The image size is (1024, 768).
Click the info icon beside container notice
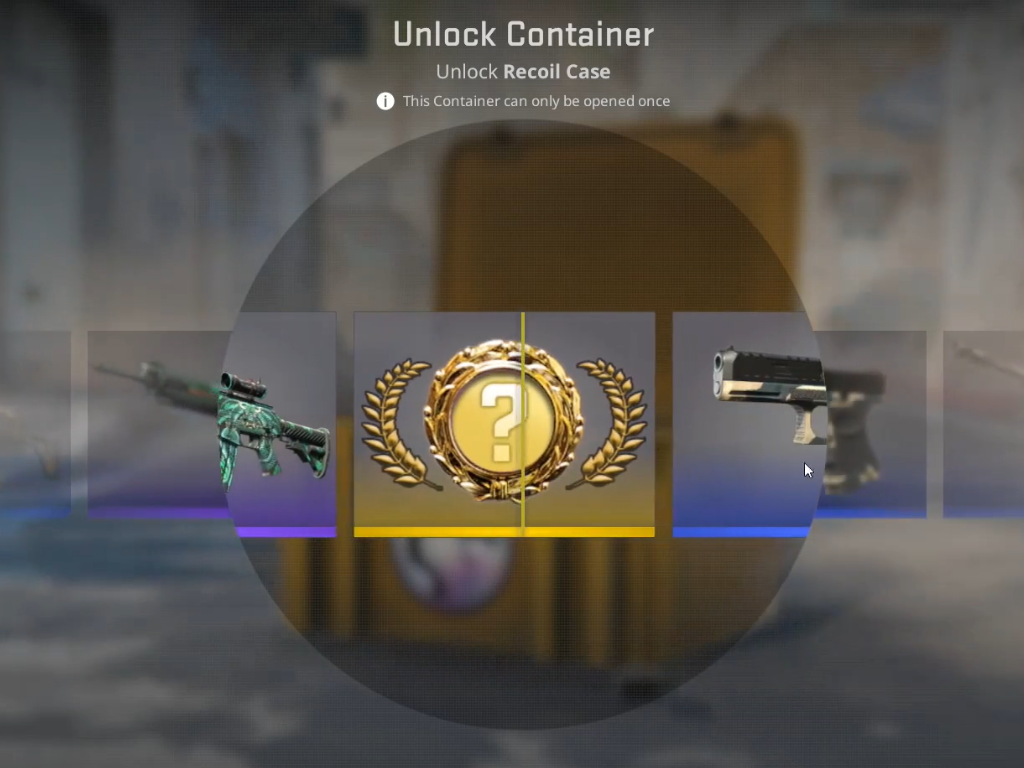pos(385,101)
